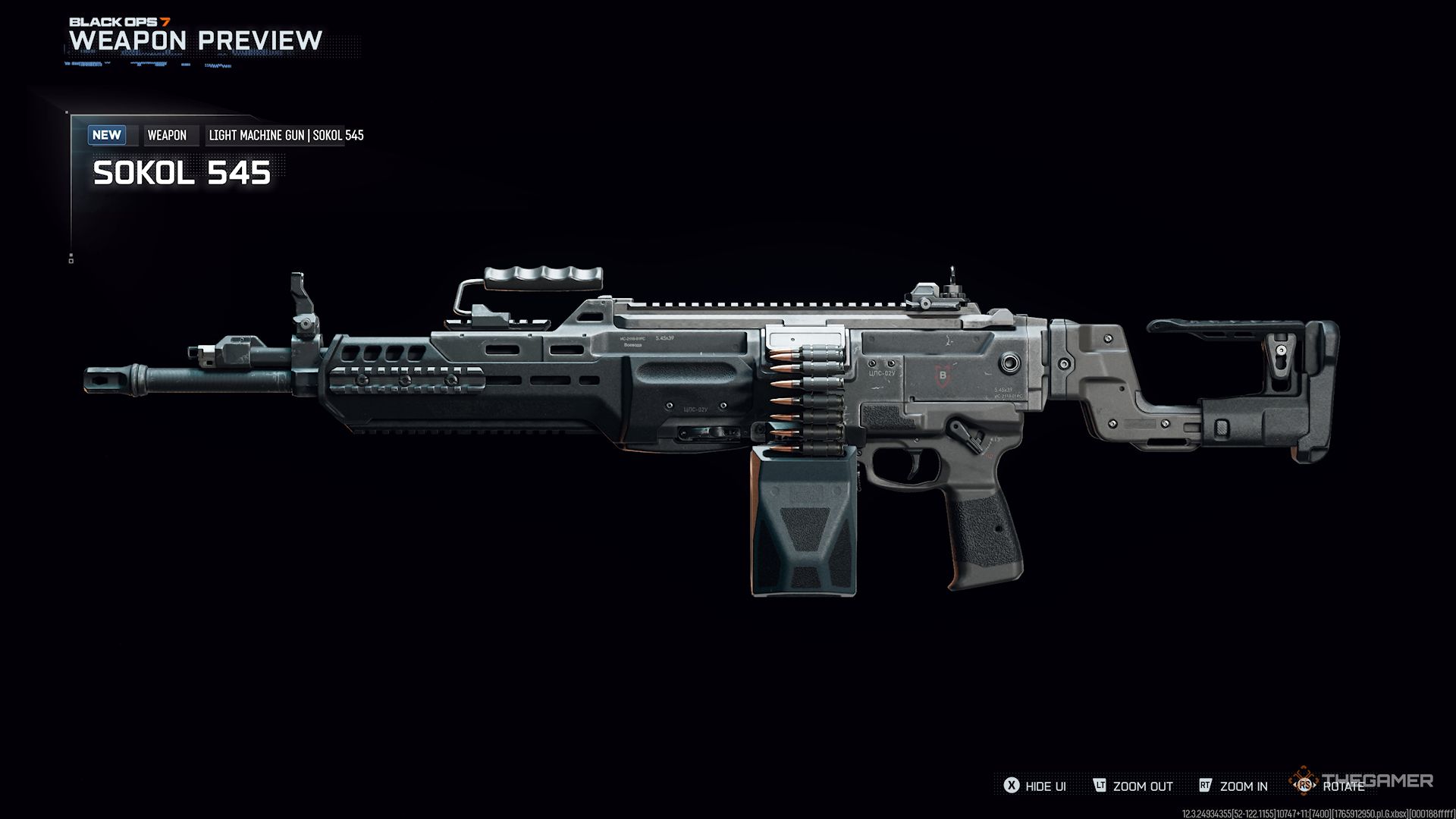
Task: Toggle the NEW badge on the weapon
Action: [x=107, y=135]
